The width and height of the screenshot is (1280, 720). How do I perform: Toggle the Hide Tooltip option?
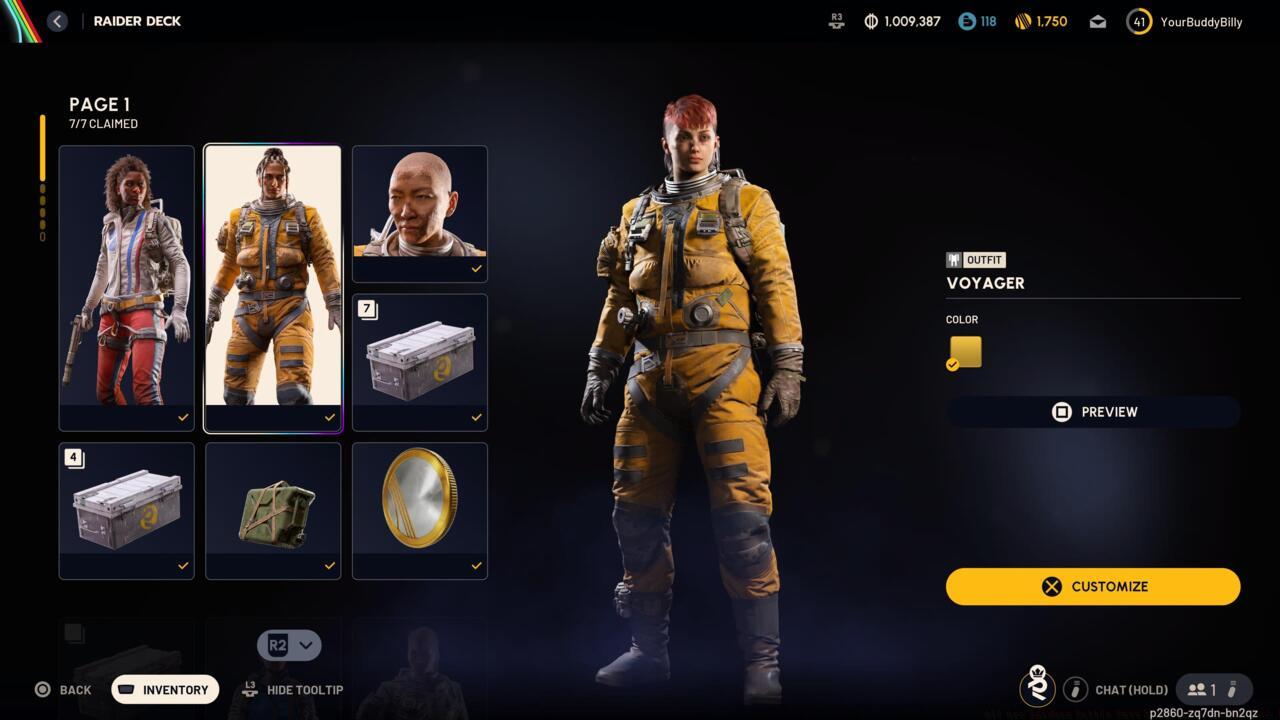pyautogui.click(x=293, y=690)
